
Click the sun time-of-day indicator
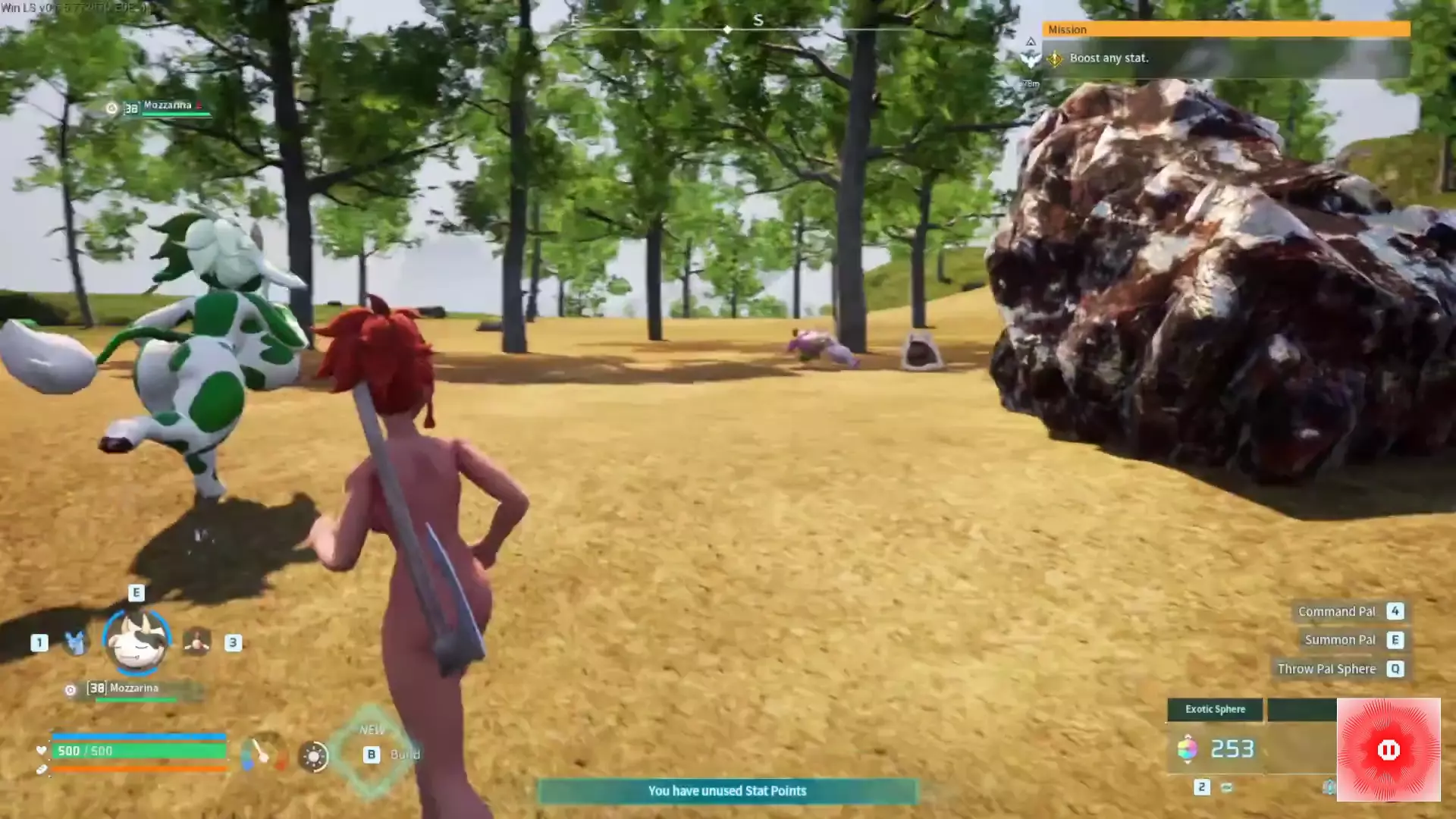pyautogui.click(x=313, y=756)
